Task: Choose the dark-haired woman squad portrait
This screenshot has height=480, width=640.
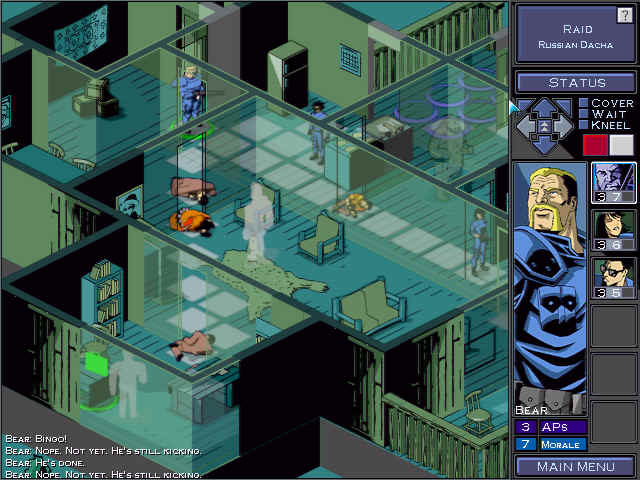Action: [x=614, y=230]
